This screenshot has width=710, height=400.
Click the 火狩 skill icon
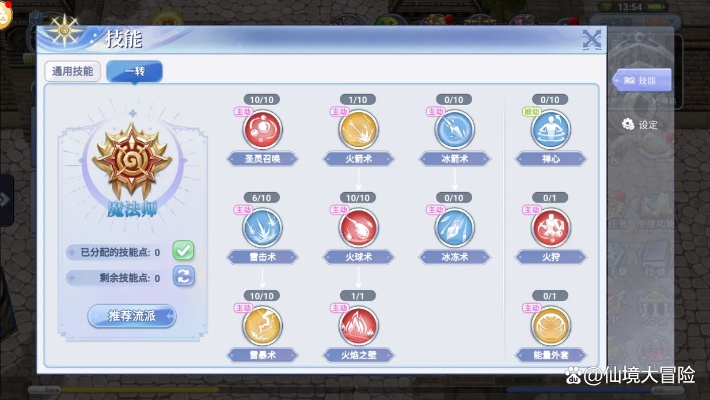click(549, 228)
